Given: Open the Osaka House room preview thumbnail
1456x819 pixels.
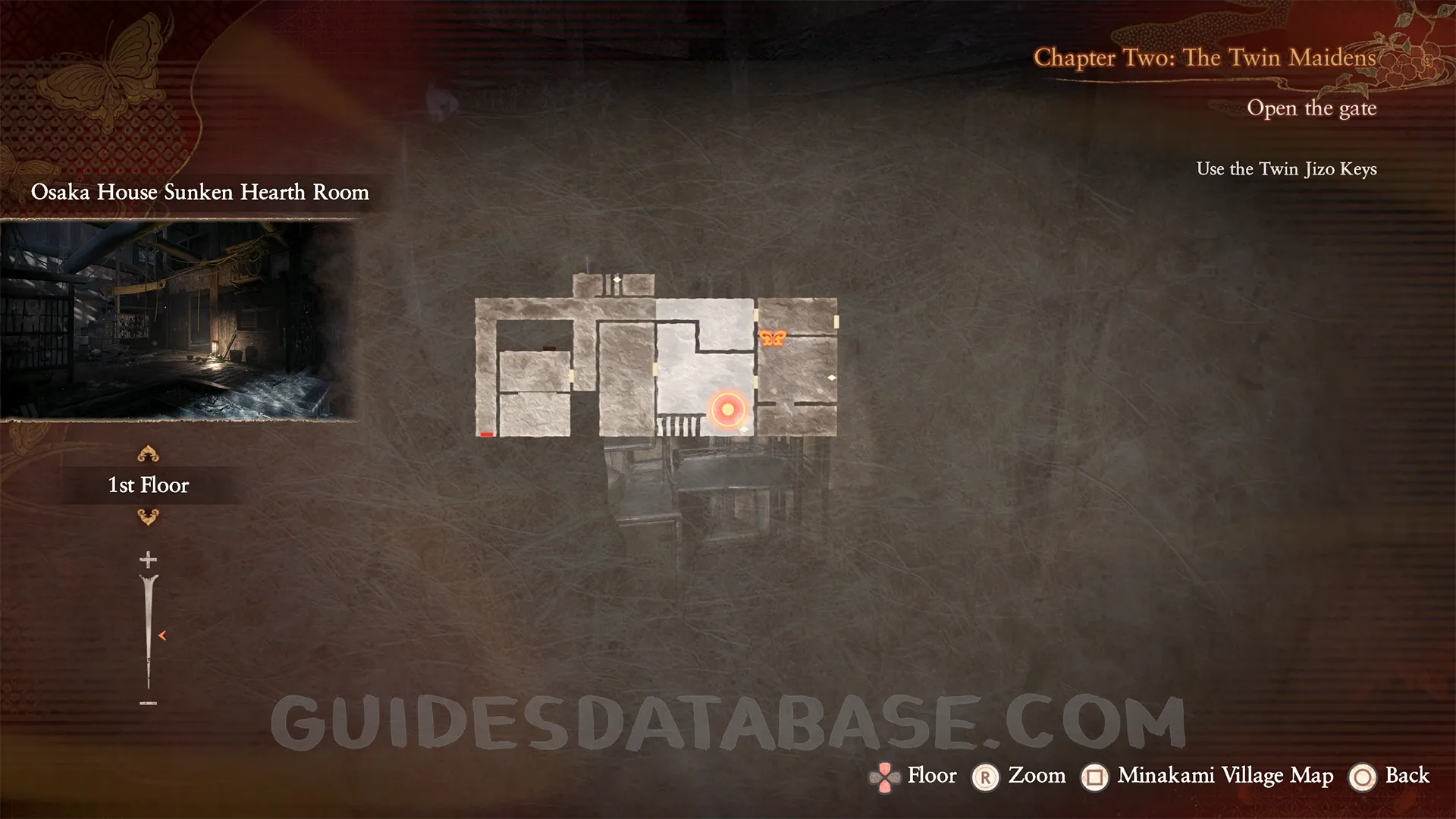Looking at the screenshot, I should pos(178,319).
